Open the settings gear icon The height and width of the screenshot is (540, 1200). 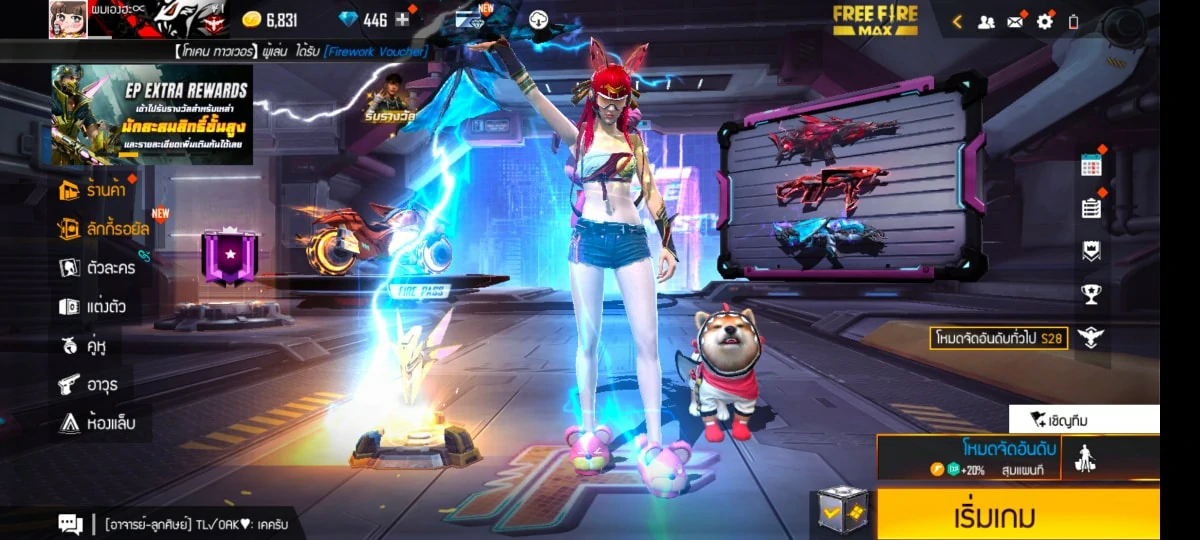pos(1045,21)
